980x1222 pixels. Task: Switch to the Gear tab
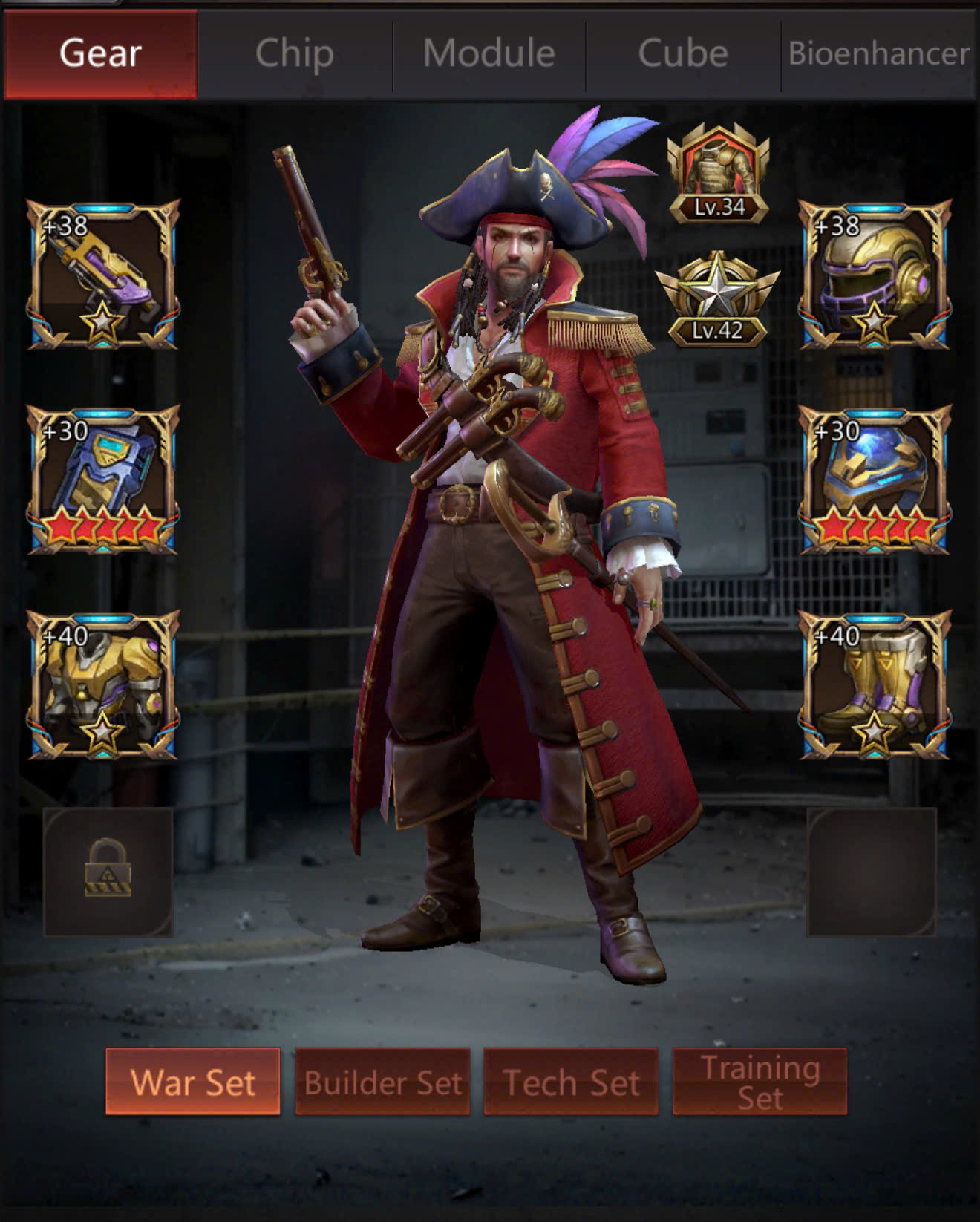[100, 54]
